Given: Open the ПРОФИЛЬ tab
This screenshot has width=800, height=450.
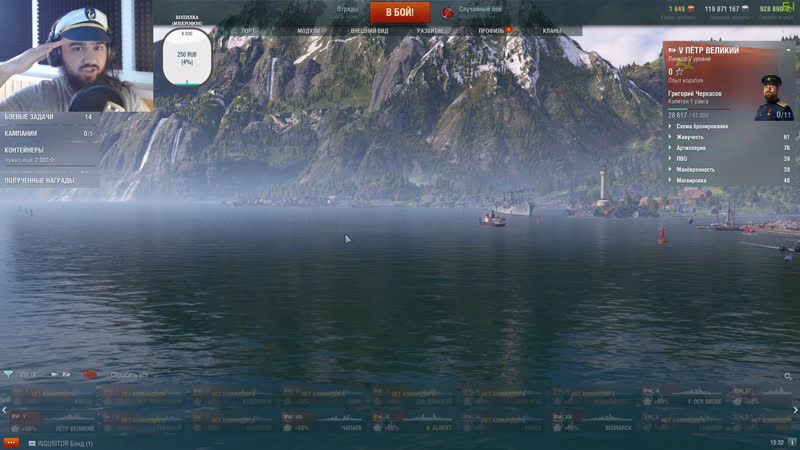Looking at the screenshot, I should coord(491,31).
